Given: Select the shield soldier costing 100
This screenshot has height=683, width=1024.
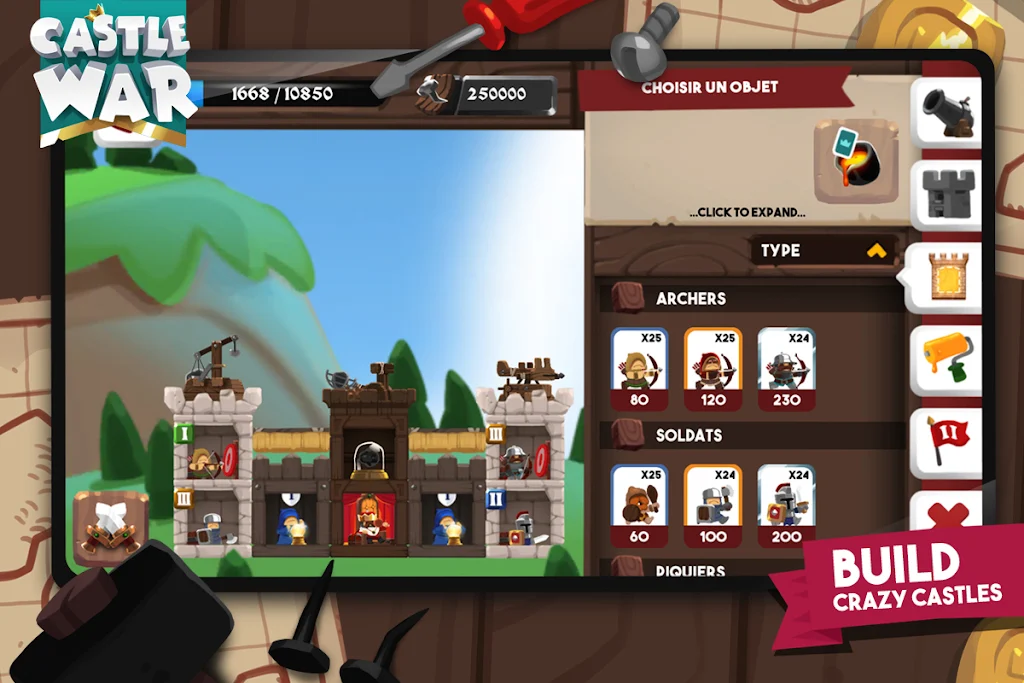Looking at the screenshot, I should 713,505.
